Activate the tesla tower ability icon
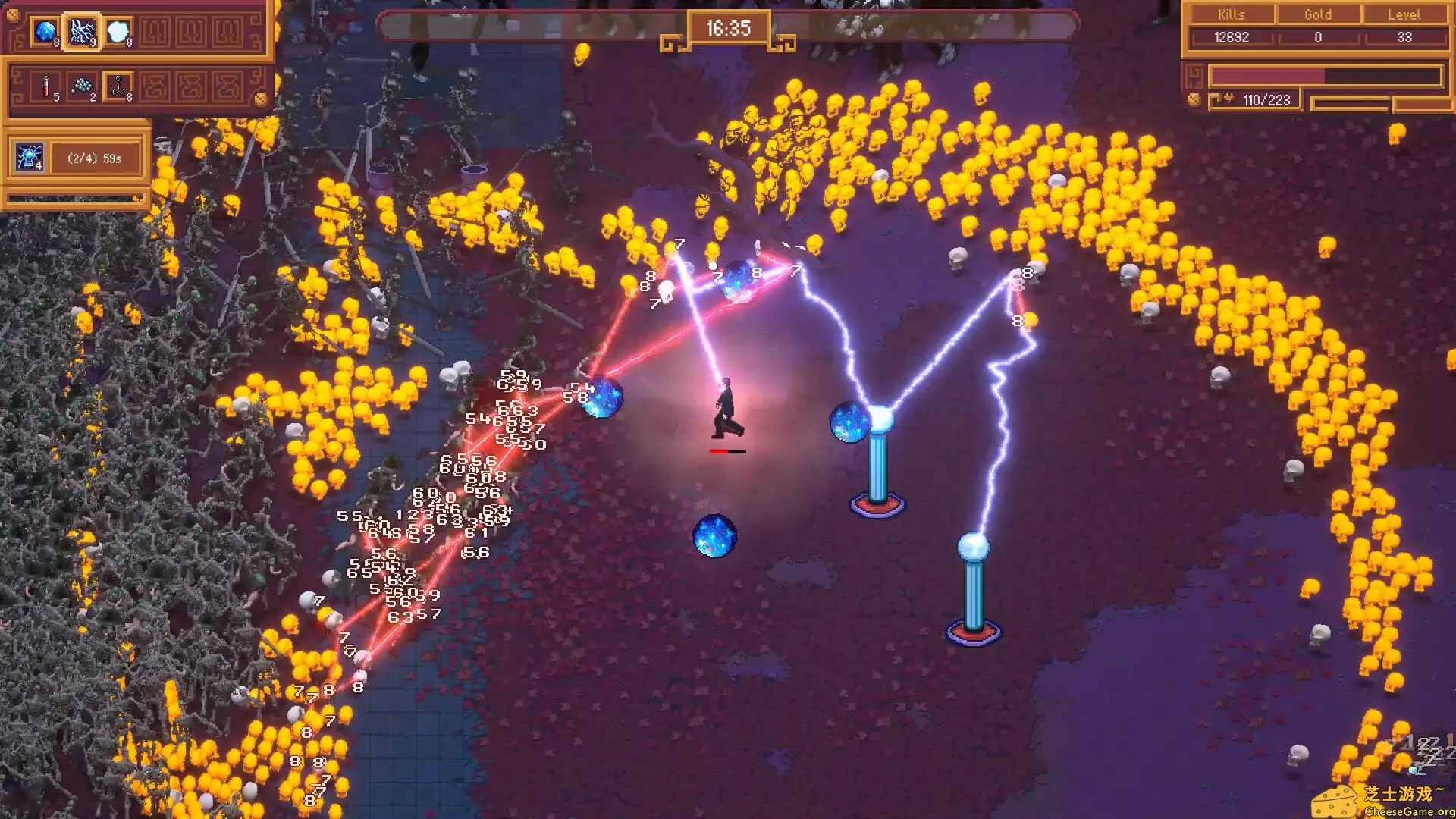Viewport: 1456px width, 819px height. pyautogui.click(x=29, y=158)
